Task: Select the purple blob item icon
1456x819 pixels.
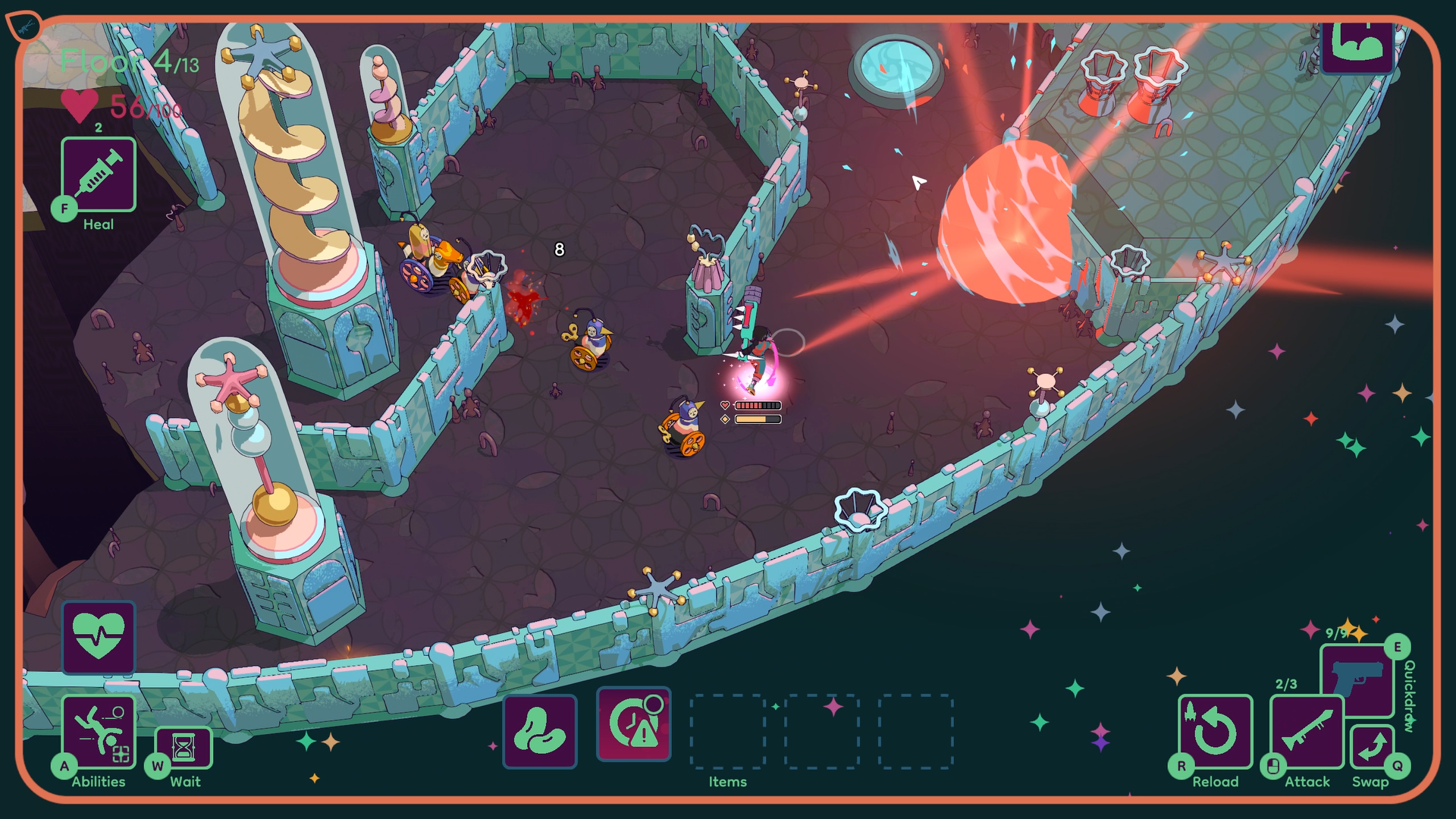Action: click(x=540, y=731)
